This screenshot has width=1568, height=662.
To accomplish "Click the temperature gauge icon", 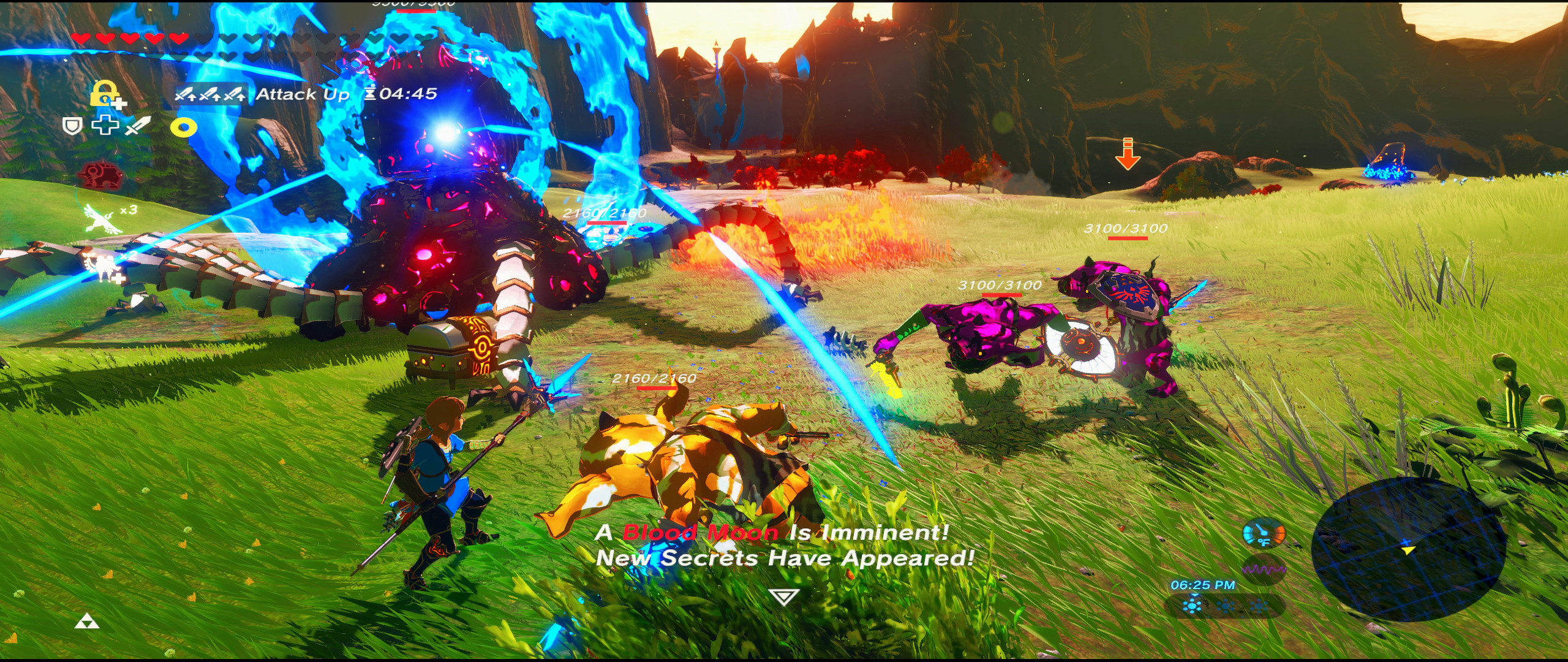I will 1263,533.
